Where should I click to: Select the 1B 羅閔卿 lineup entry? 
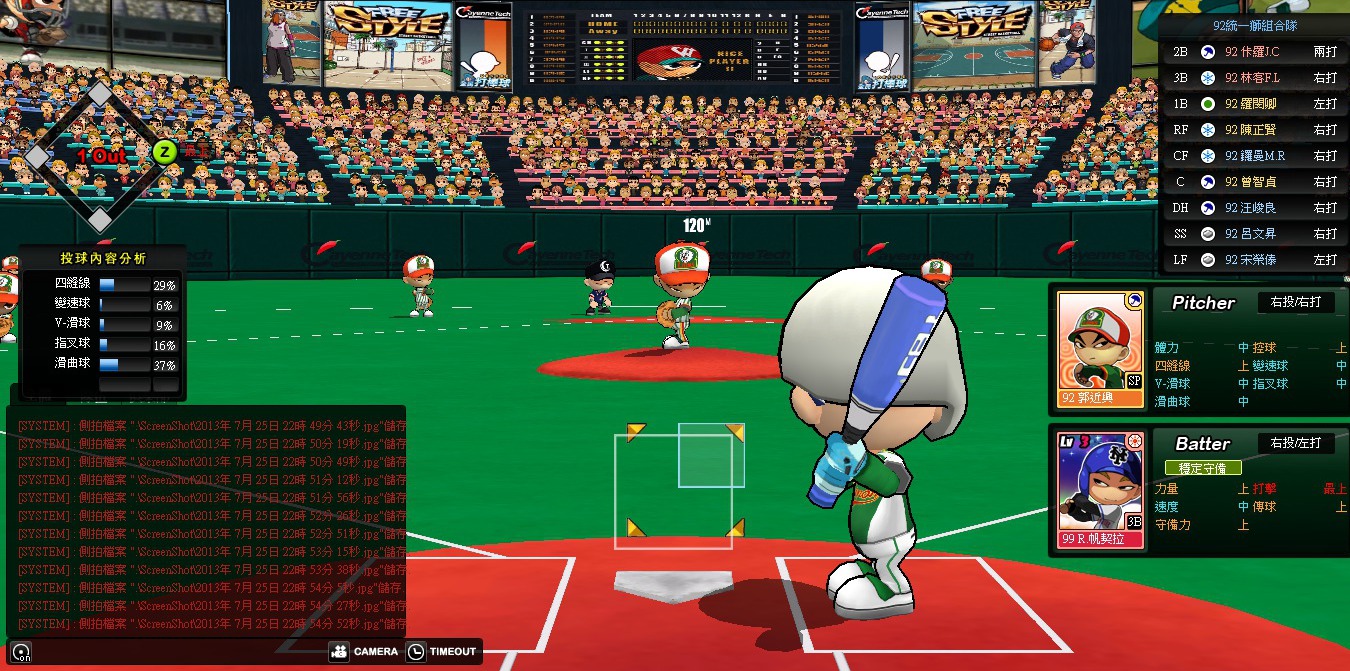coord(1256,104)
